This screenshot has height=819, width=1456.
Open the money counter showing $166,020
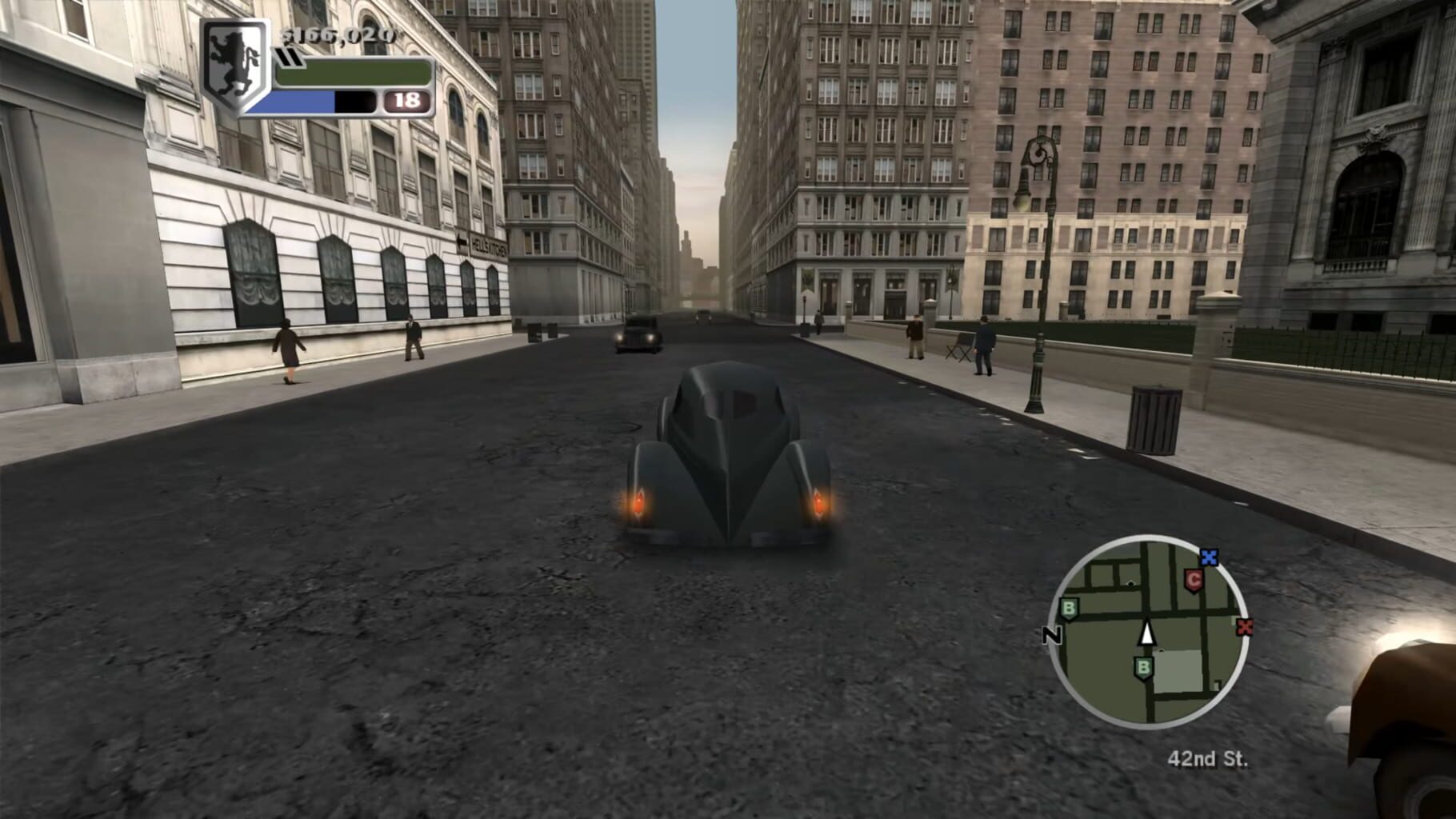pos(336,35)
